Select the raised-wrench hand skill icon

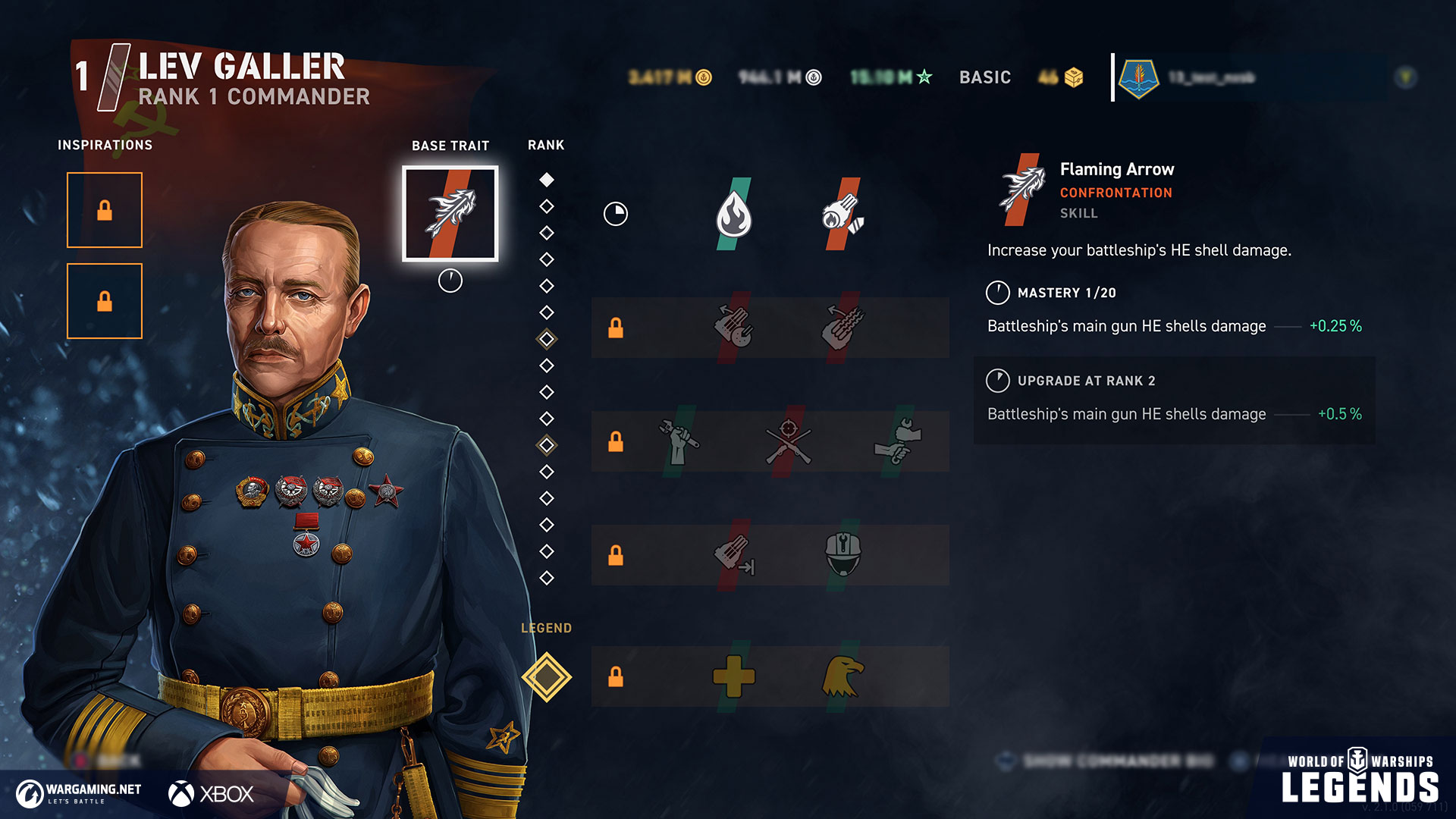coord(679,441)
